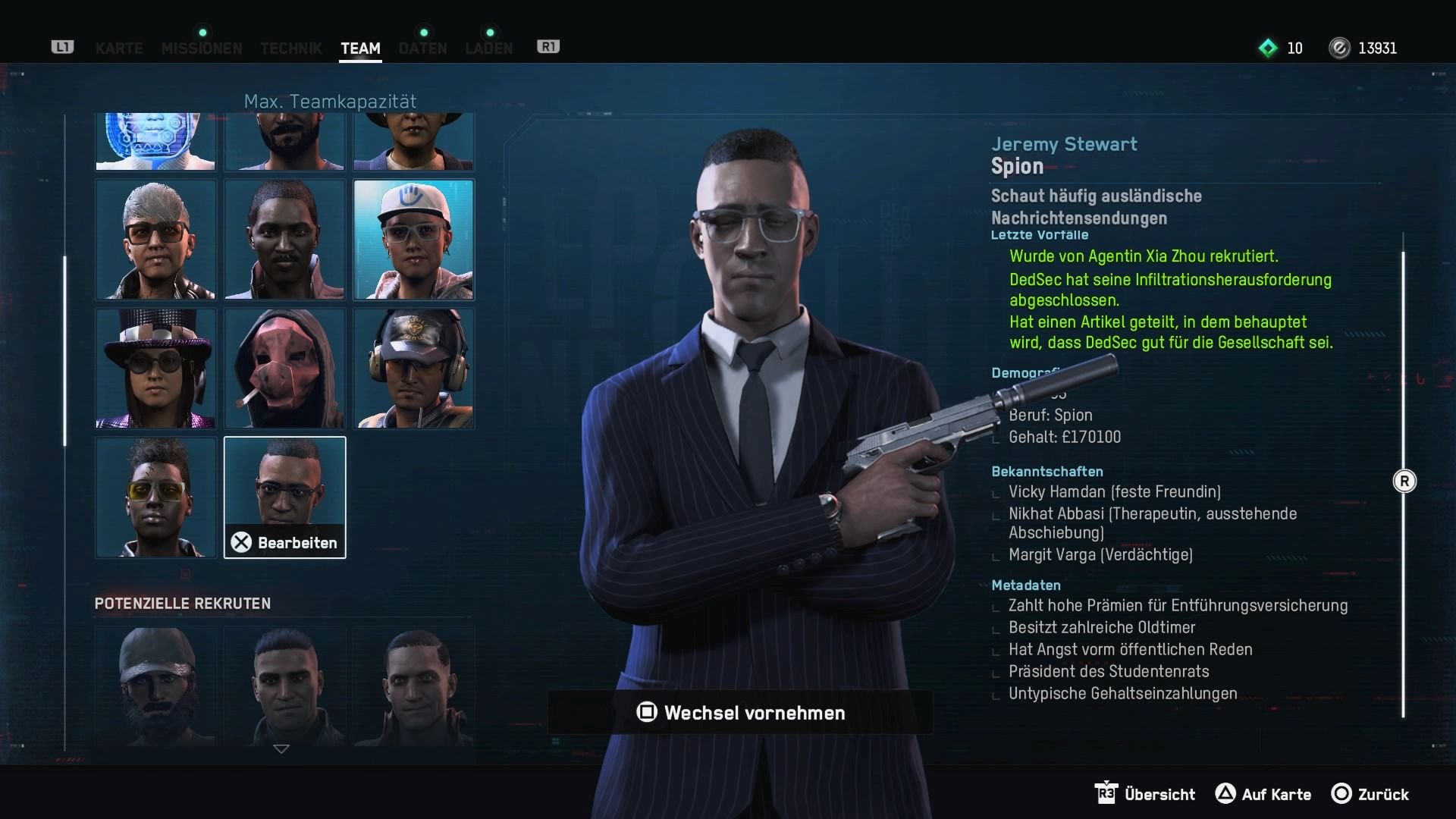Select the L1 shoulder button indicator

pyautogui.click(x=61, y=46)
